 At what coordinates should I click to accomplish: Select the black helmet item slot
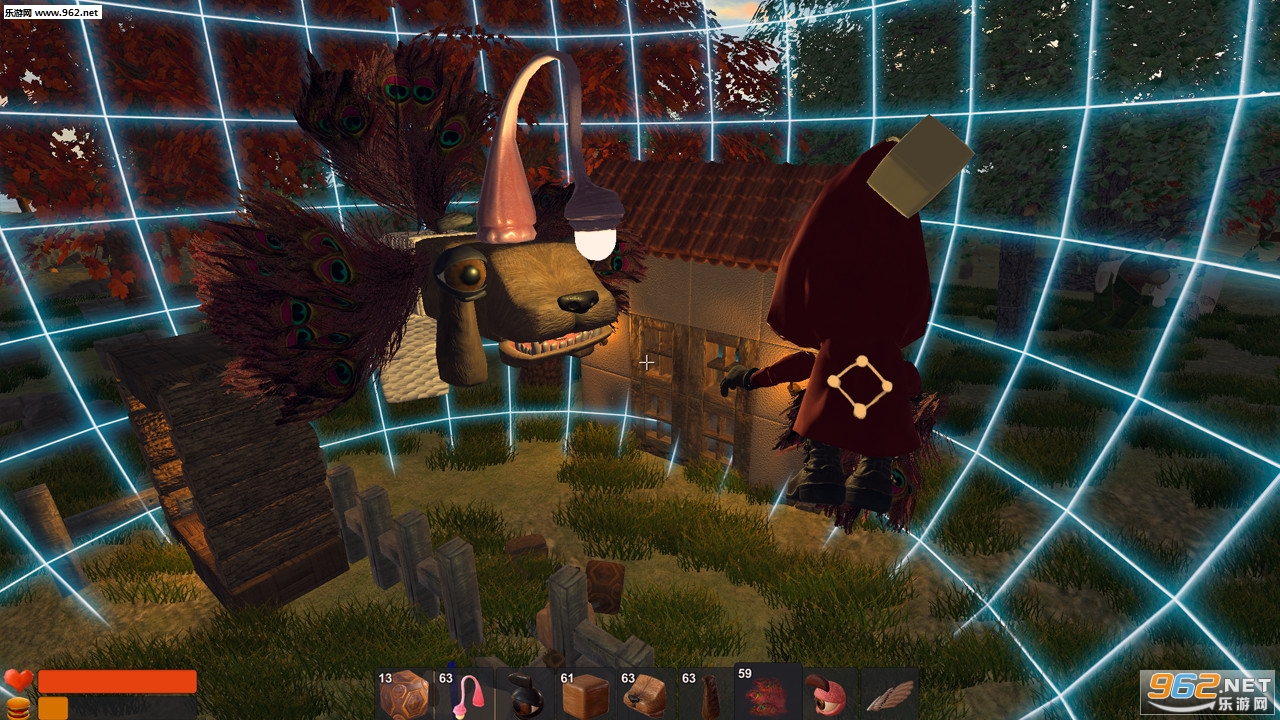524,693
